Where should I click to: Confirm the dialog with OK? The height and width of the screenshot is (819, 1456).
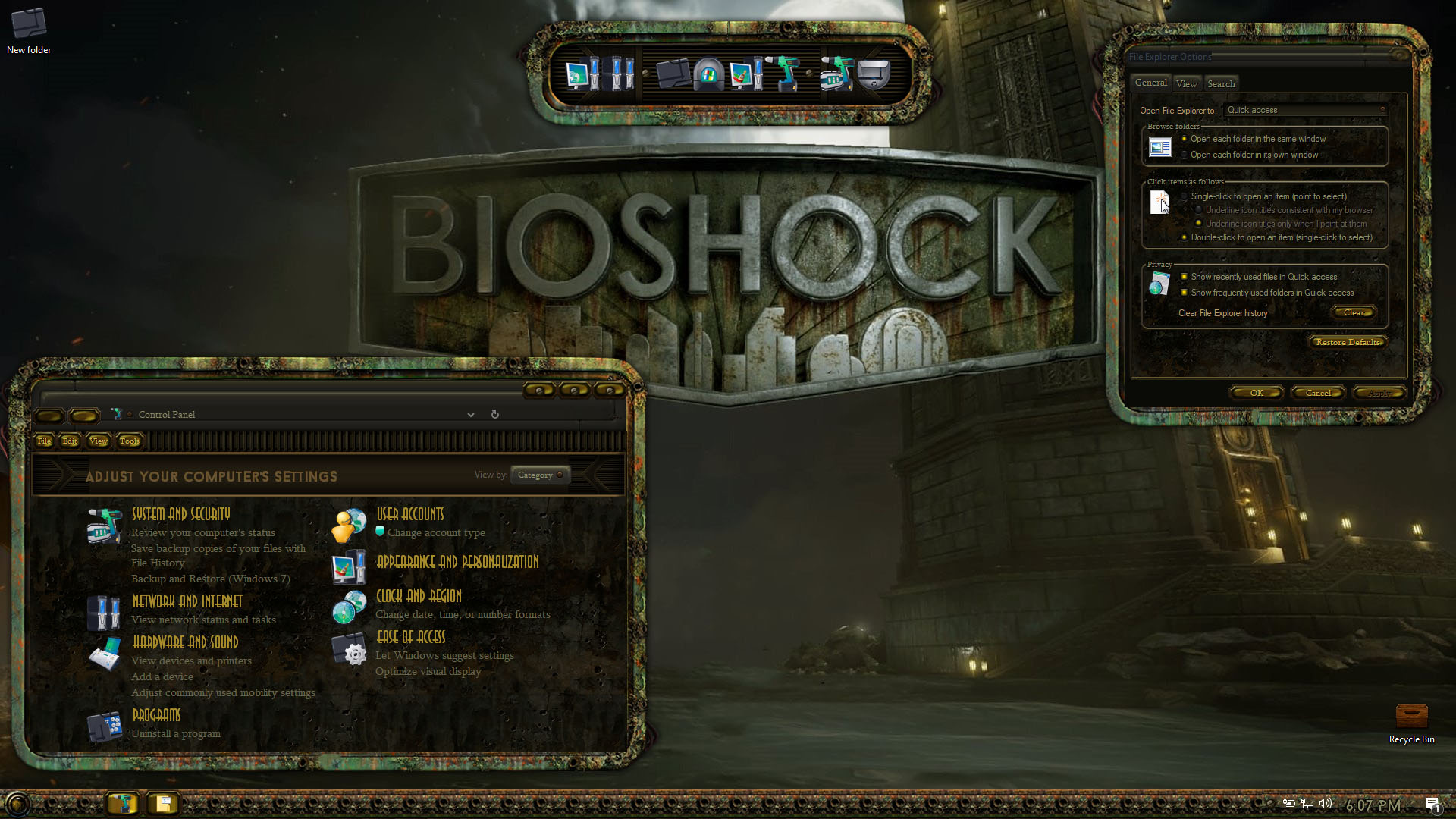pyautogui.click(x=1257, y=393)
